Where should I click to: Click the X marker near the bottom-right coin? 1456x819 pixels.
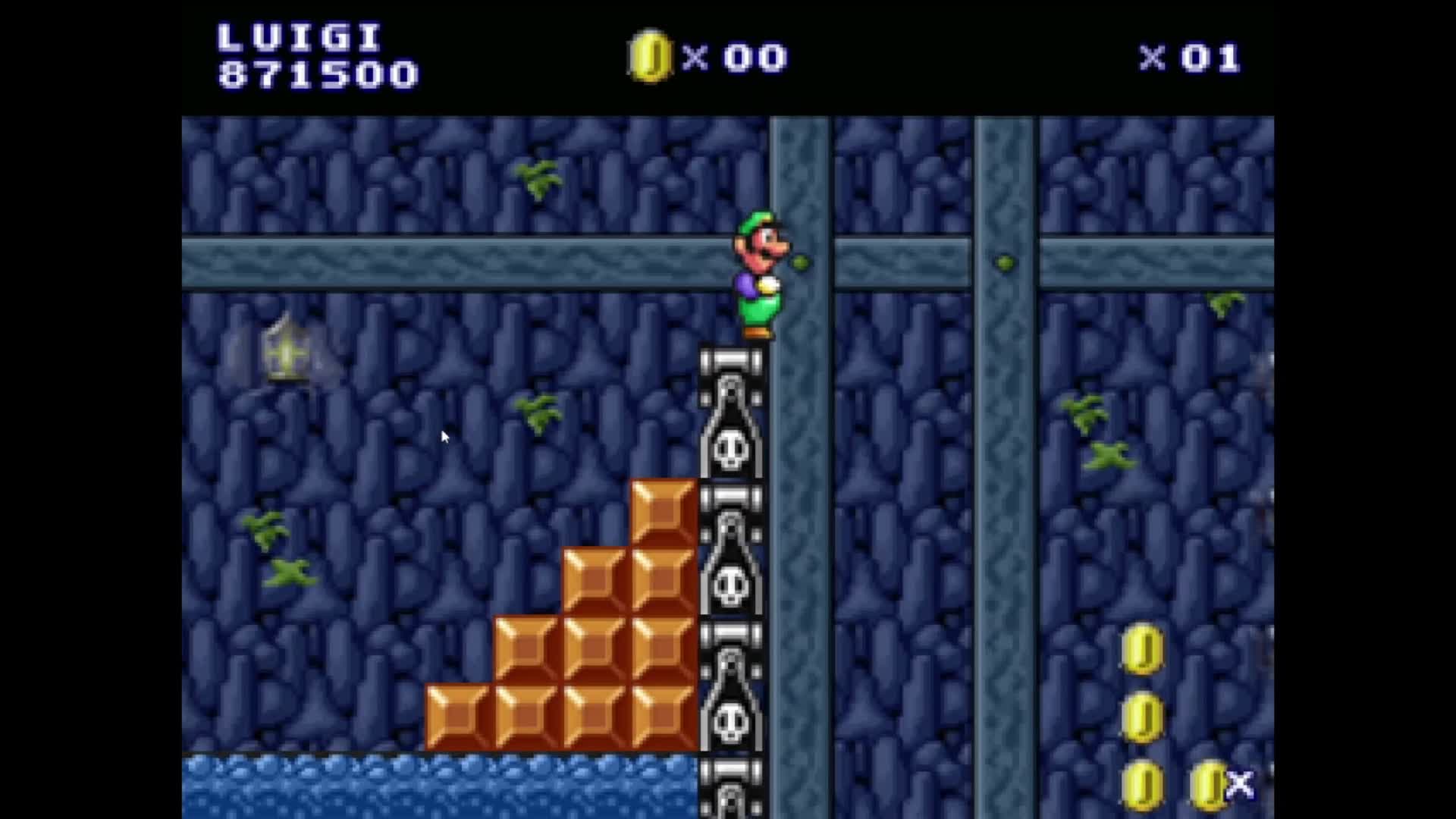click(x=1239, y=785)
